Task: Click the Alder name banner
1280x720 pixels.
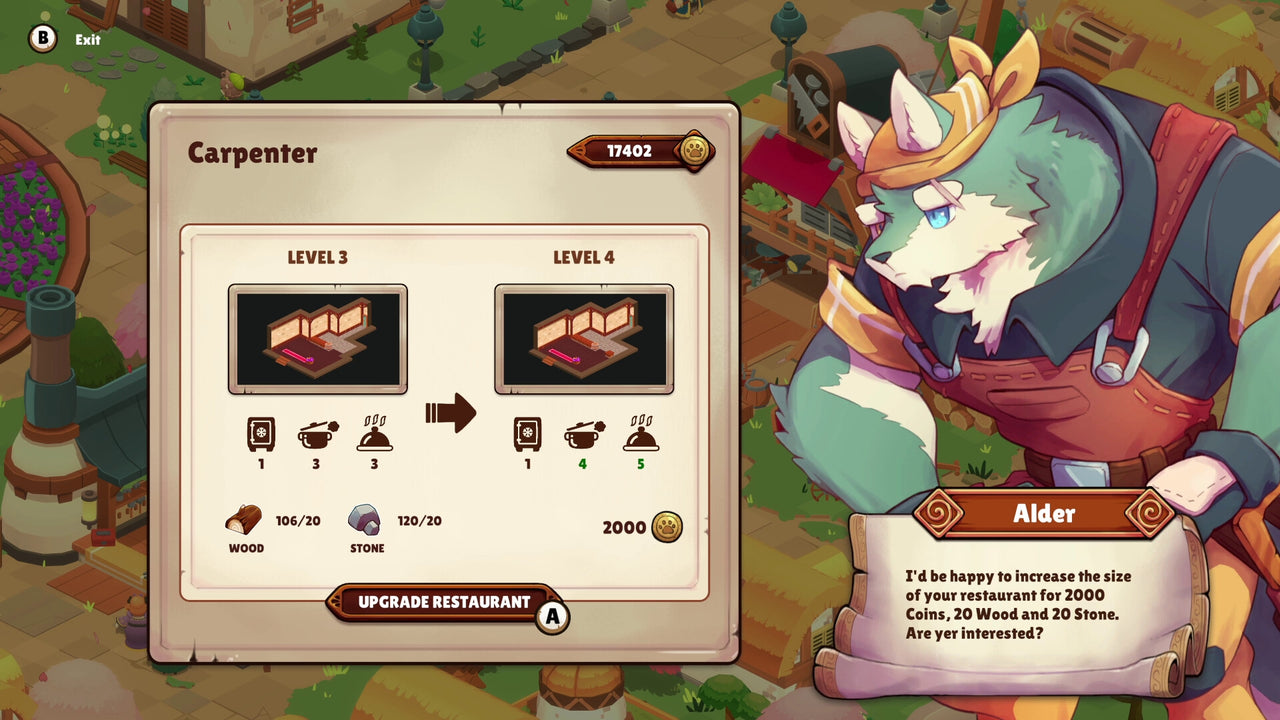Action: pos(1044,514)
